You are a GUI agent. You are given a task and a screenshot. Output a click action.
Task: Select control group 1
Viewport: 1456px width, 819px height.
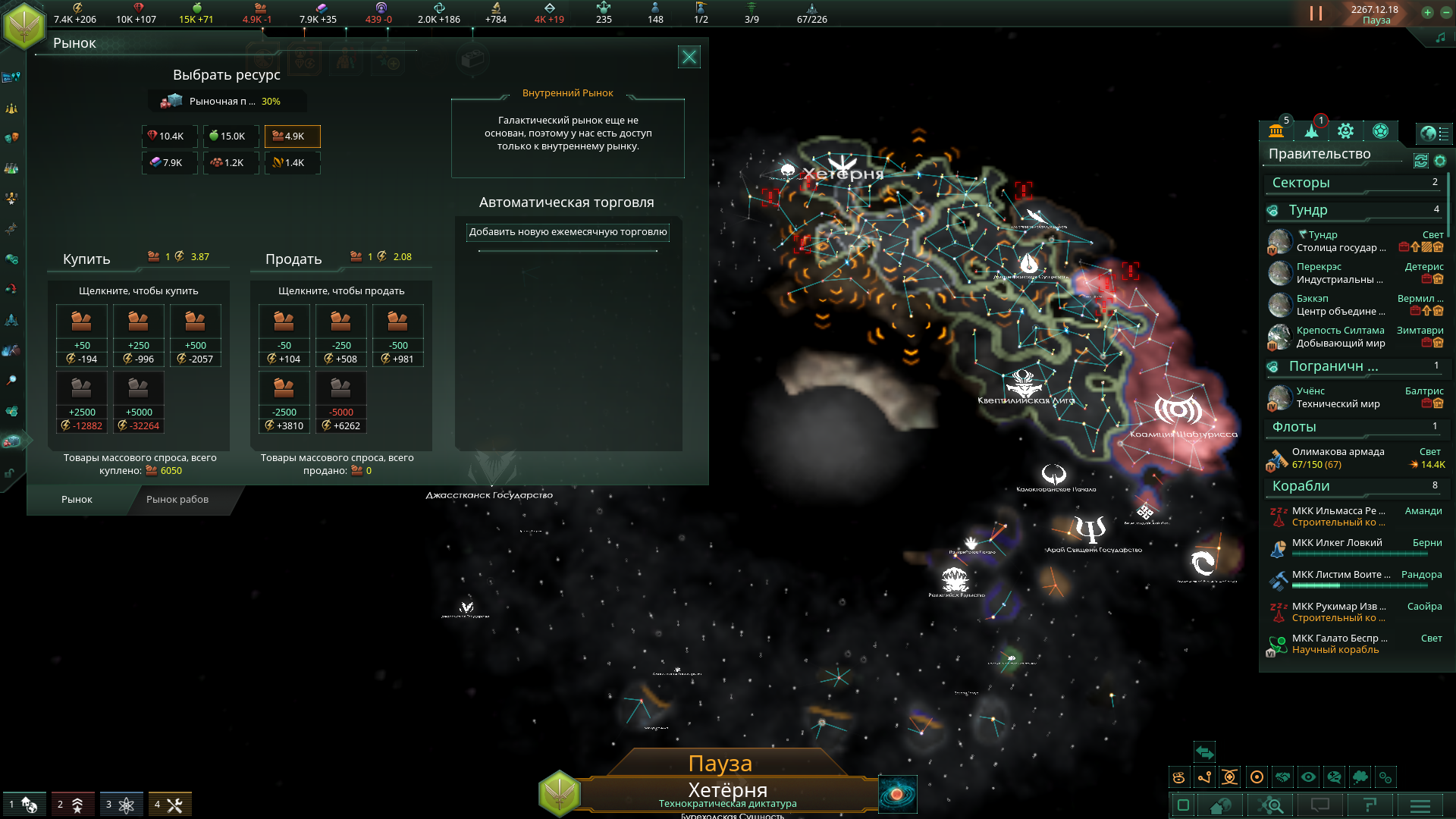pyautogui.click(x=24, y=805)
